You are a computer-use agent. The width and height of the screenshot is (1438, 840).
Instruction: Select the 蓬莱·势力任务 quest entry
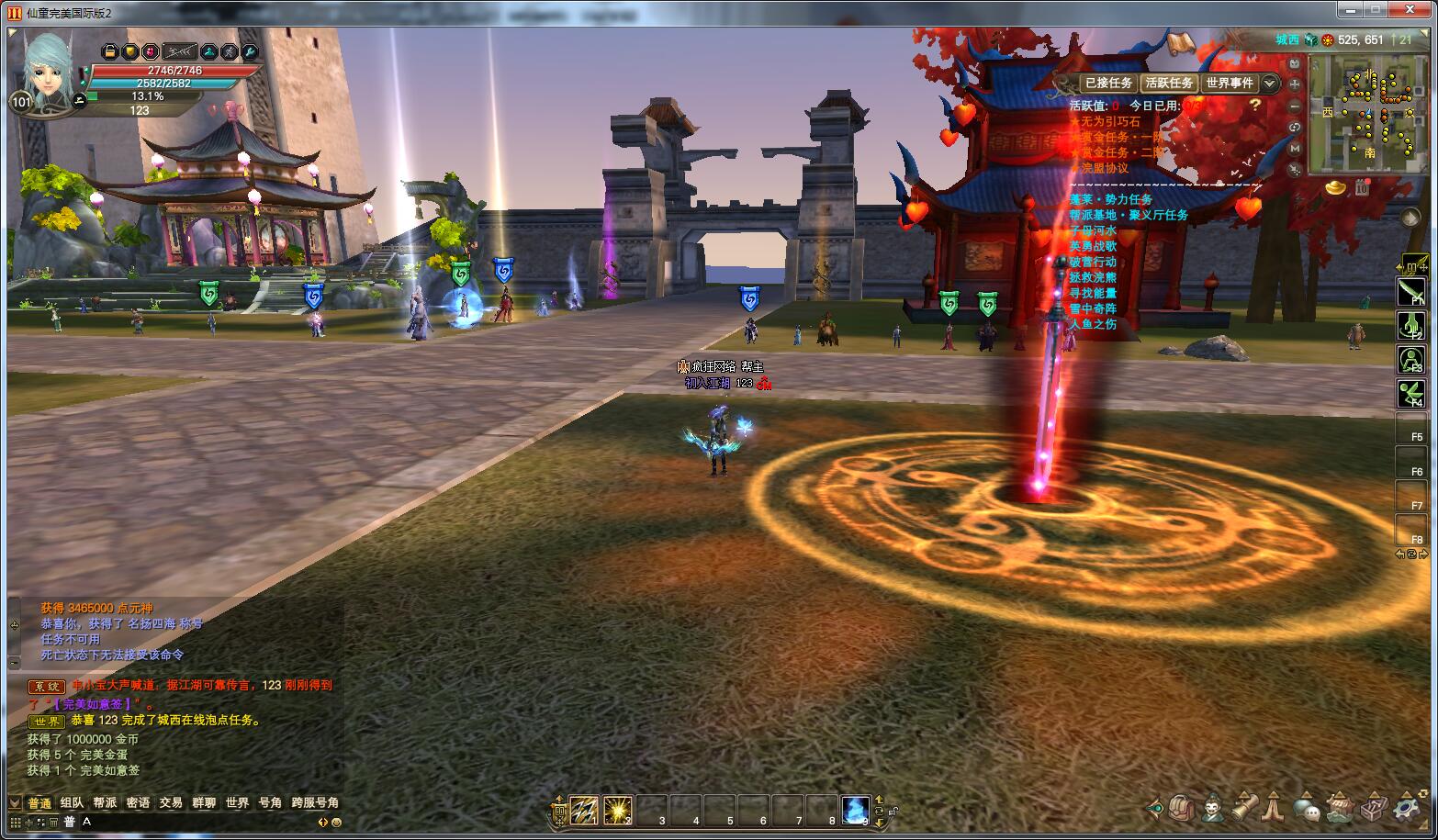point(1110,199)
